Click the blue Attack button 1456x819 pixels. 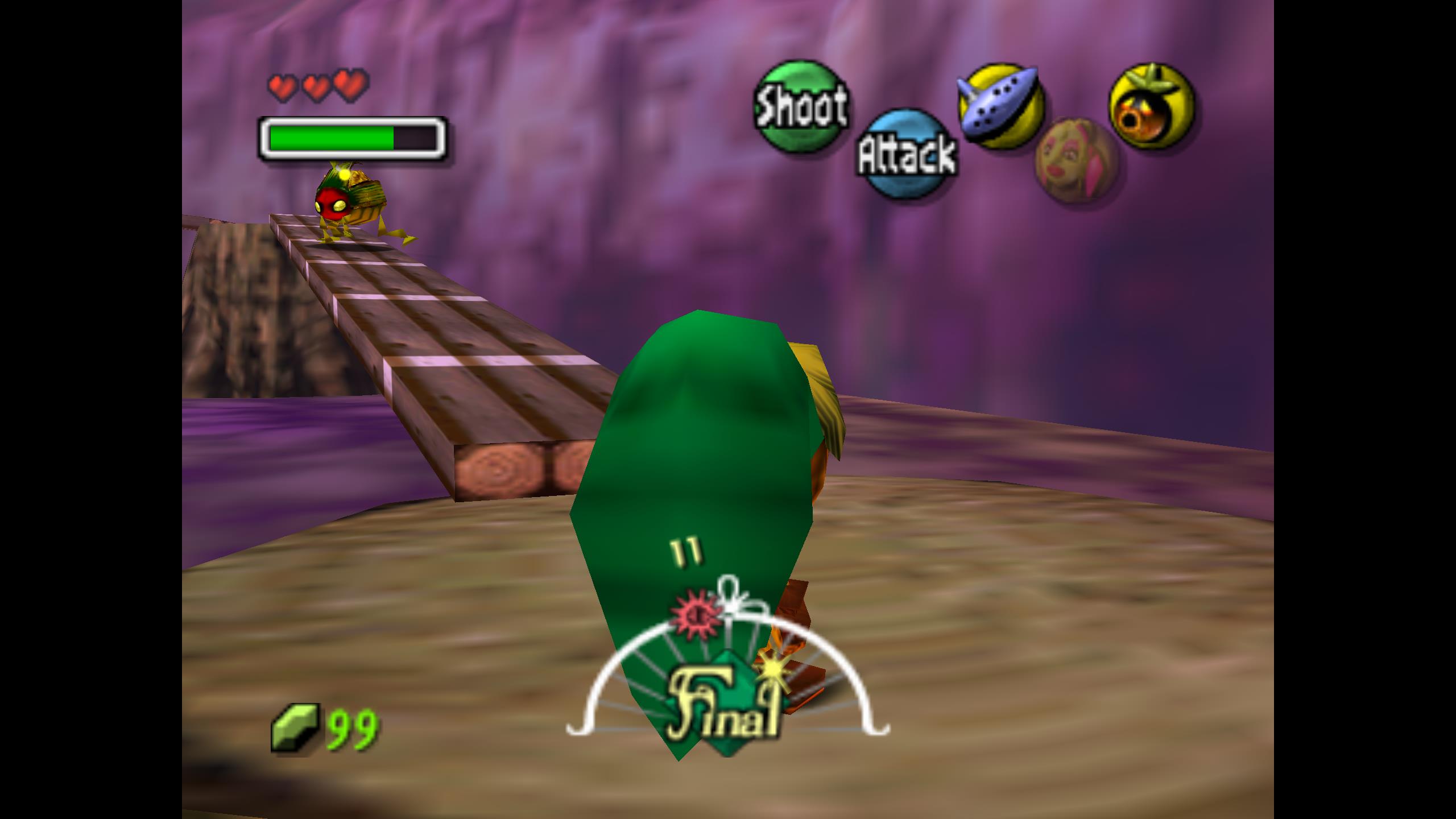905,154
